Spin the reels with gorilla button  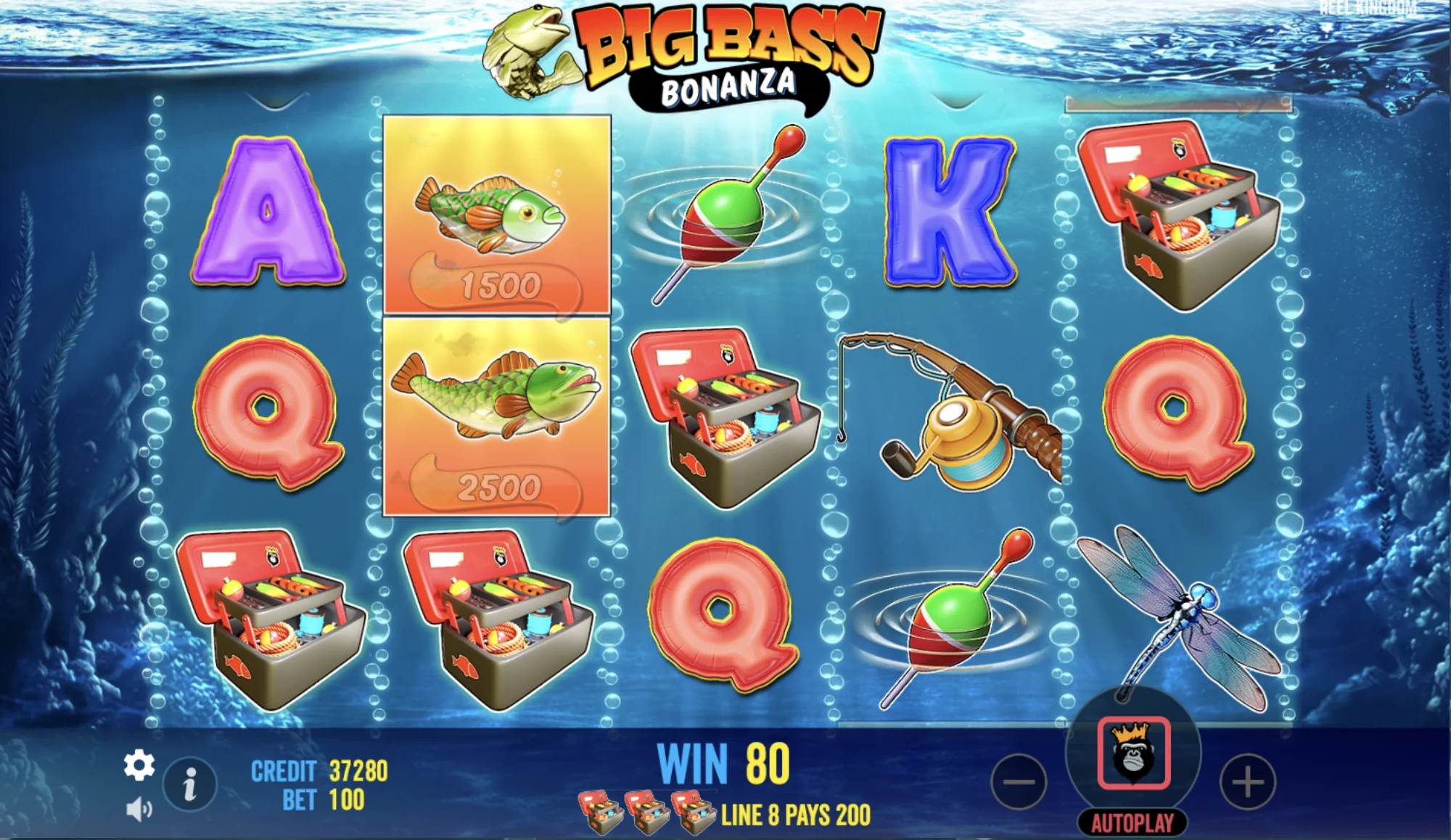1133,753
